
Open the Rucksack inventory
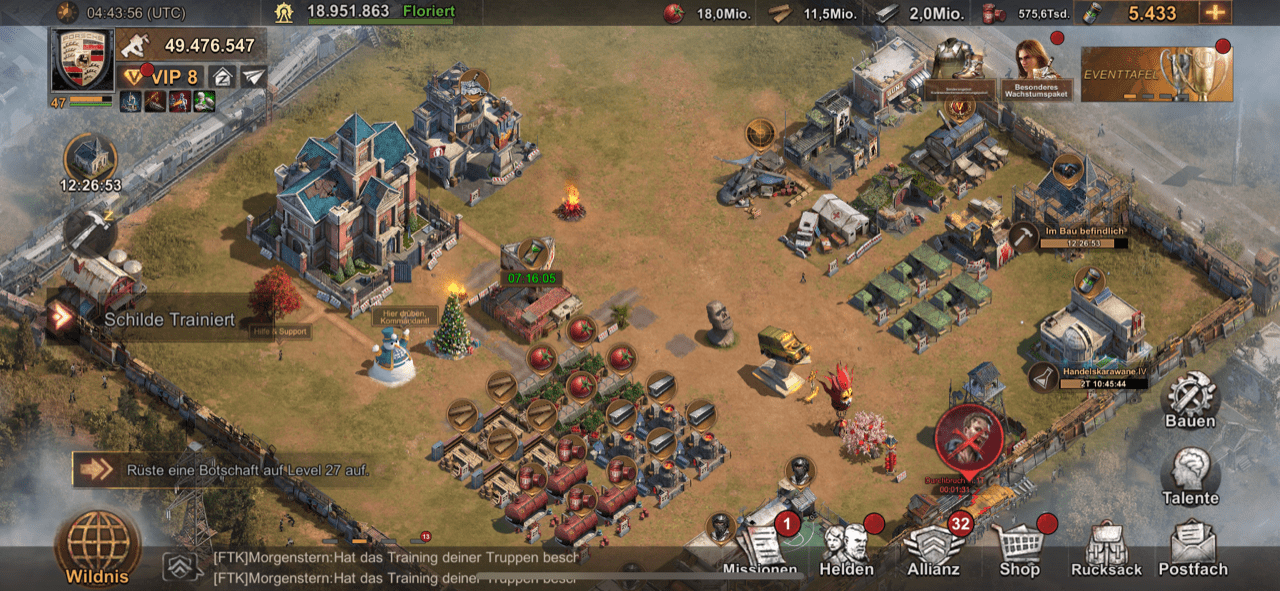coord(1106,551)
